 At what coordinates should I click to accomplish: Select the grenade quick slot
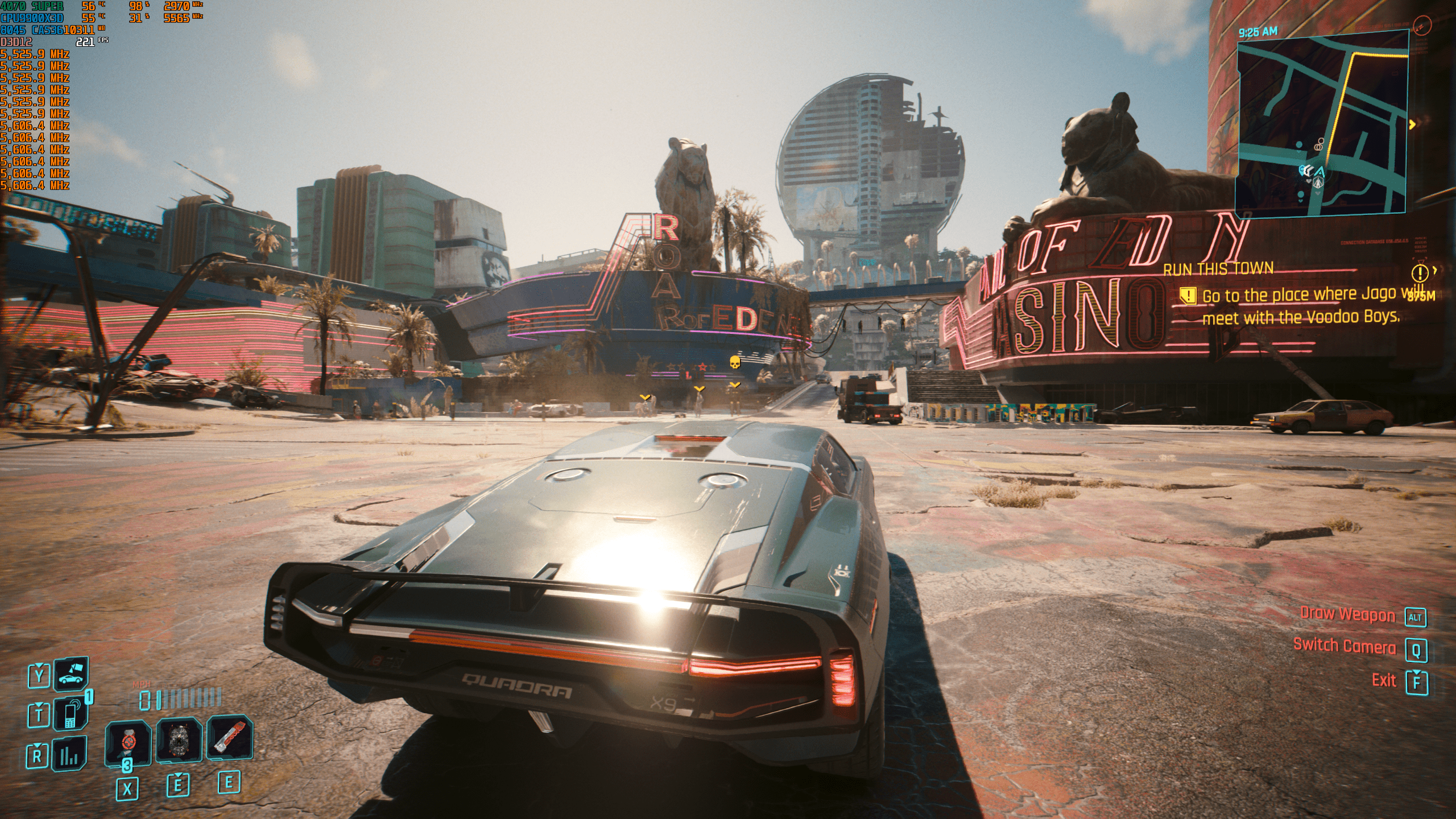179,740
